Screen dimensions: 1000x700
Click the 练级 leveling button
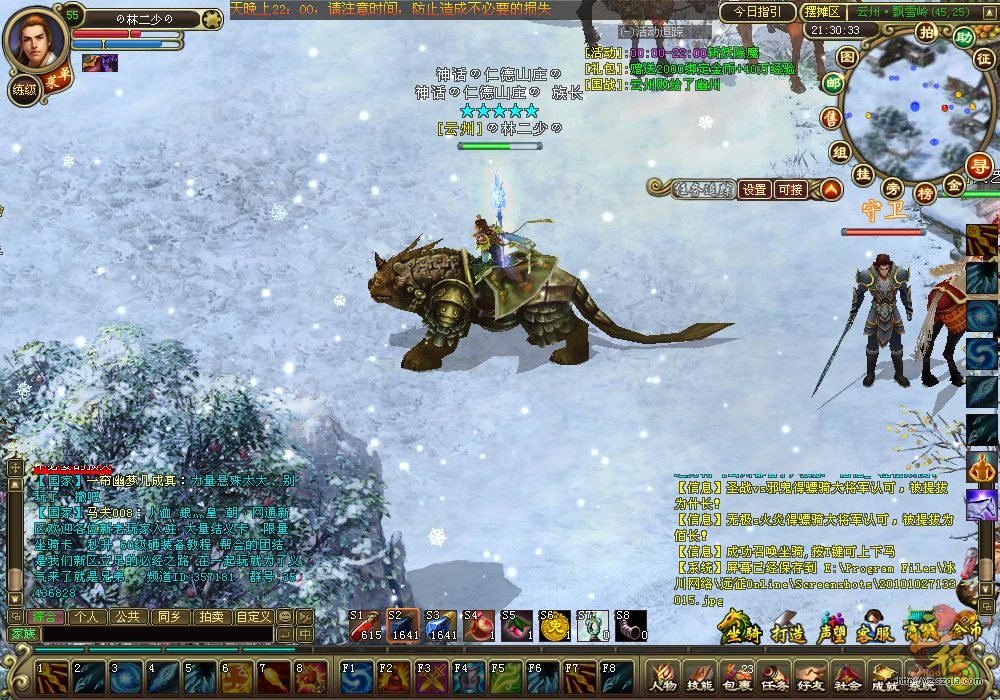[x=23, y=90]
